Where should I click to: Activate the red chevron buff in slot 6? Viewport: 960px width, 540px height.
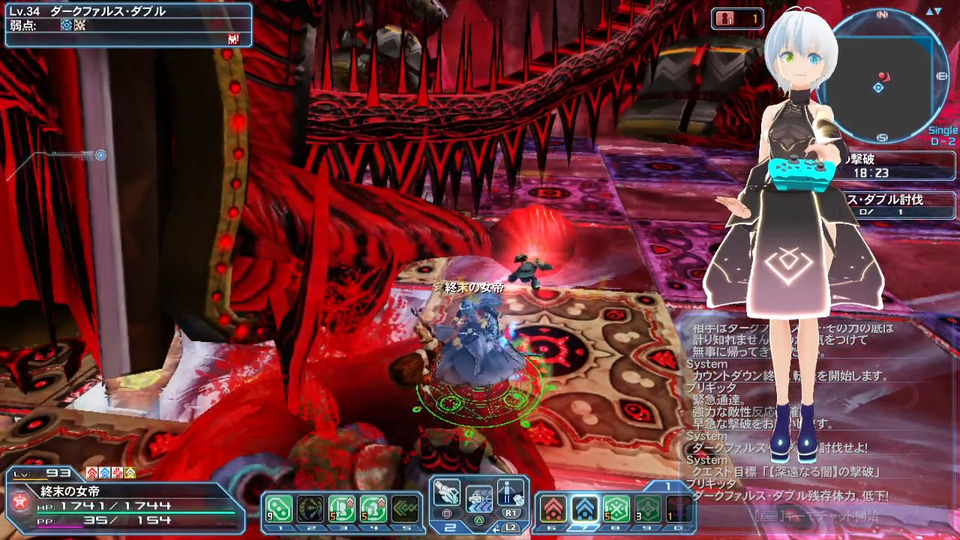[552, 508]
